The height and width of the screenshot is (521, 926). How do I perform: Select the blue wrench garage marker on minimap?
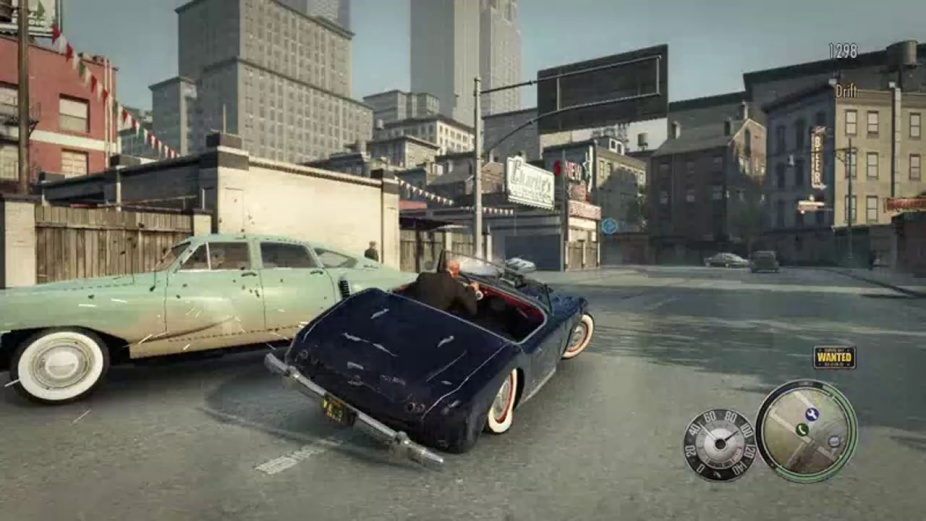[812, 414]
